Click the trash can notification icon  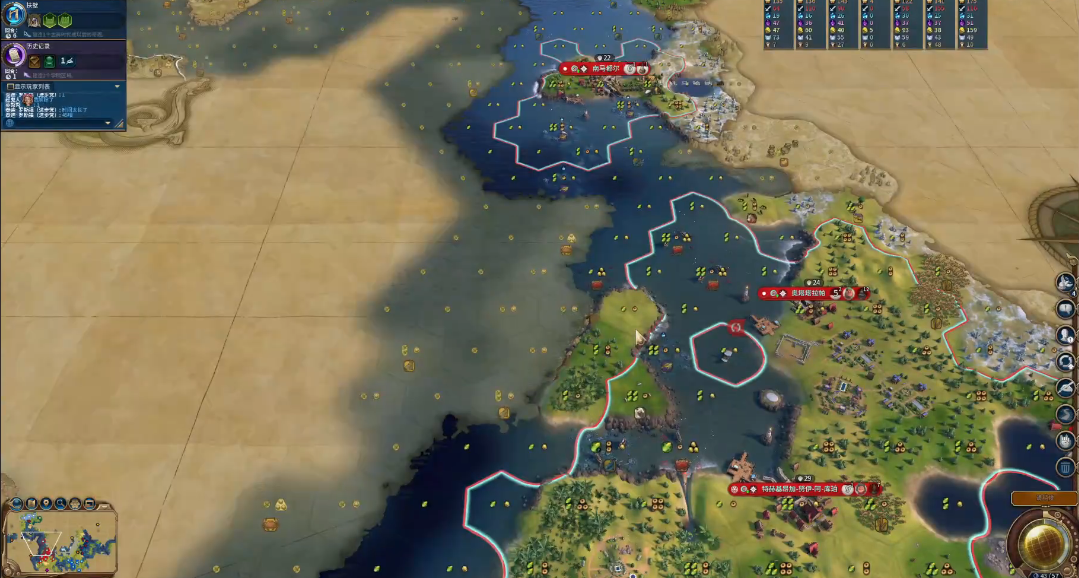1067,466
